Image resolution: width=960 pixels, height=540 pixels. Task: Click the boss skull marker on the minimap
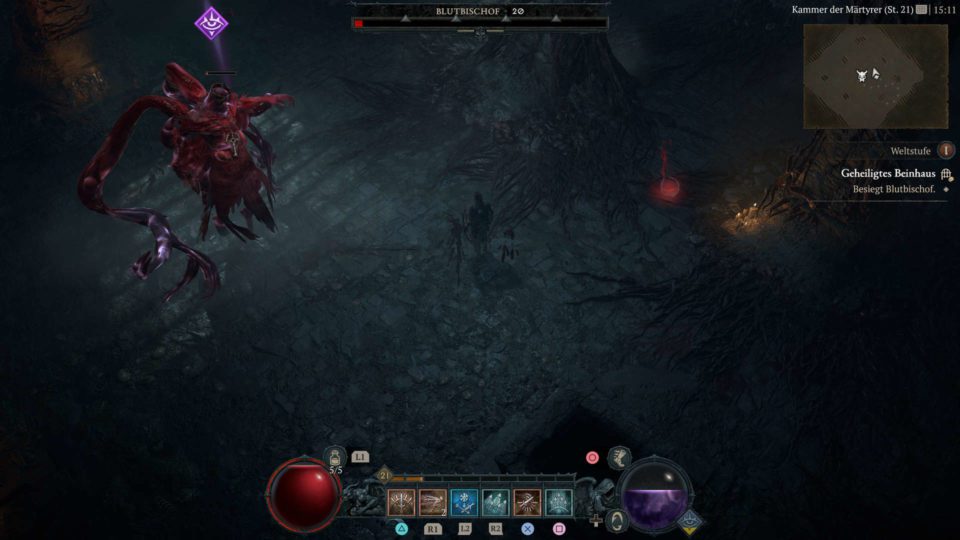tap(862, 76)
